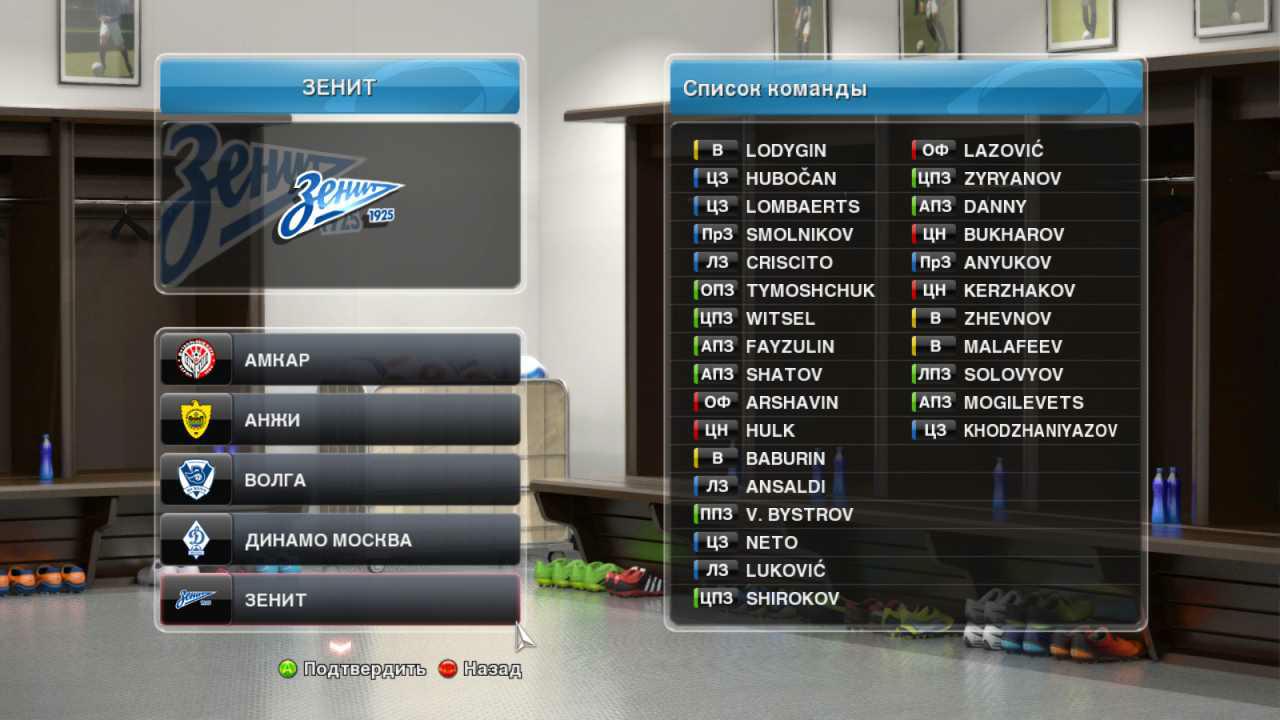The width and height of the screenshot is (1280, 720).
Task: Click the MALAFEEV goalkeeper entry
Action: (1012, 347)
